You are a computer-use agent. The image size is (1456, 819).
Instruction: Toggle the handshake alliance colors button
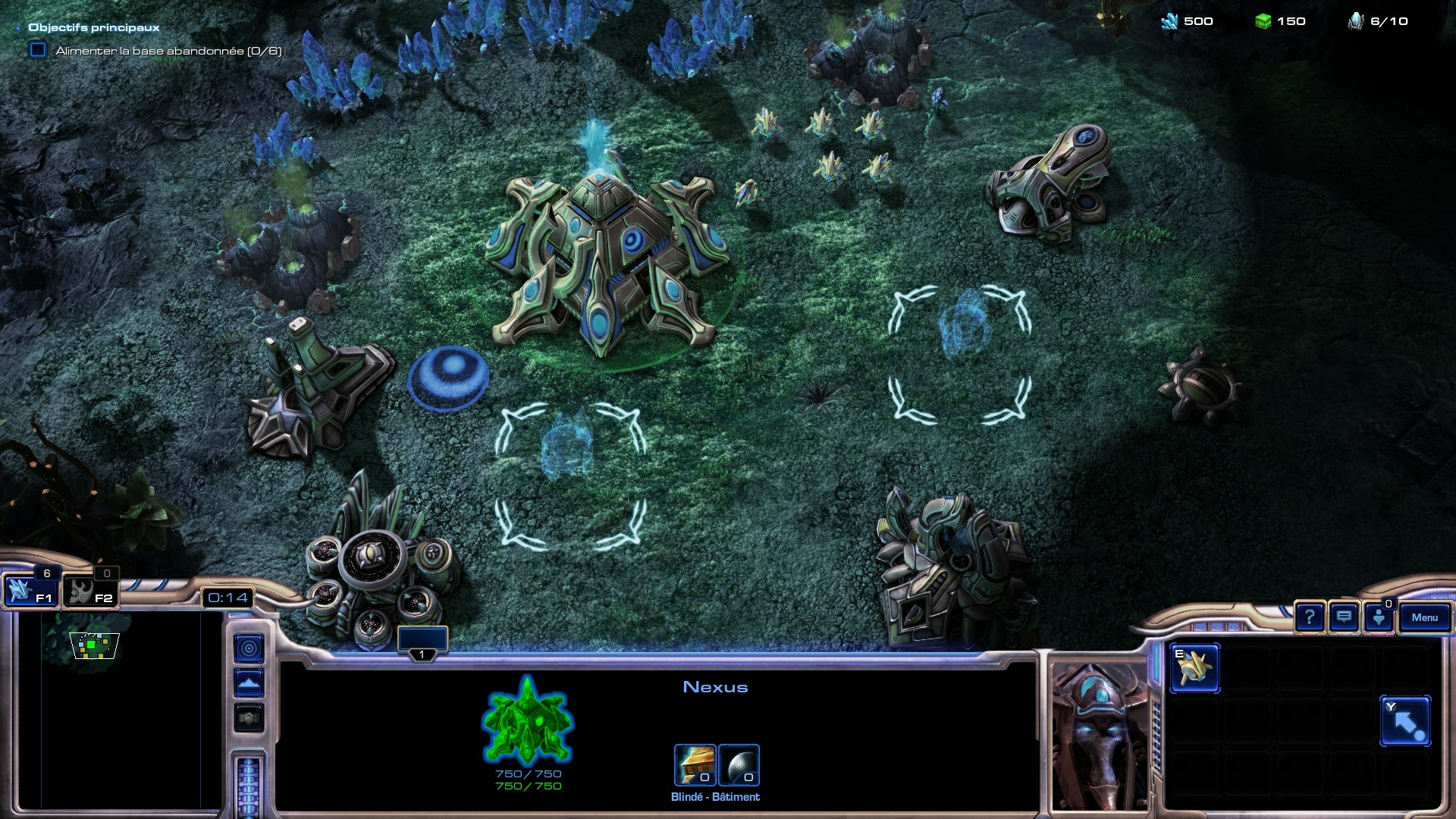249,717
